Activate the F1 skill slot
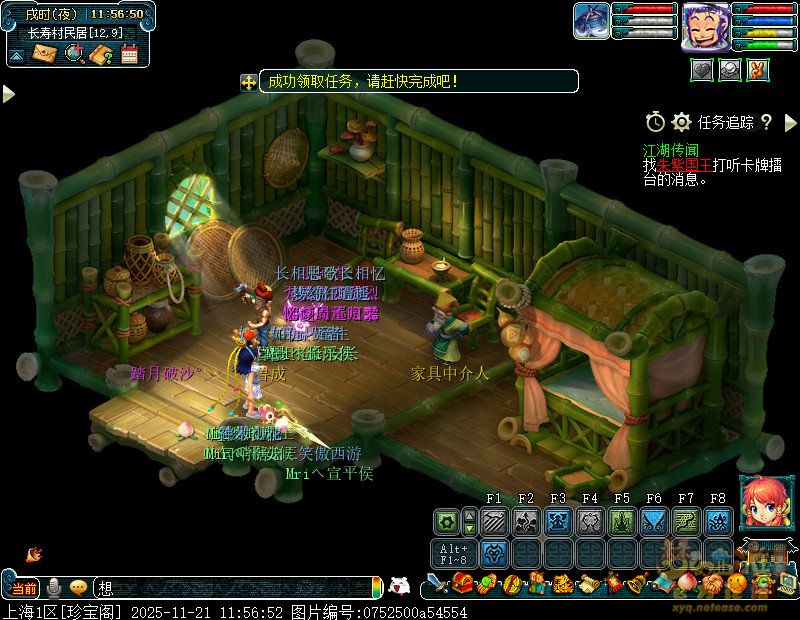800x620 pixels. click(x=493, y=521)
